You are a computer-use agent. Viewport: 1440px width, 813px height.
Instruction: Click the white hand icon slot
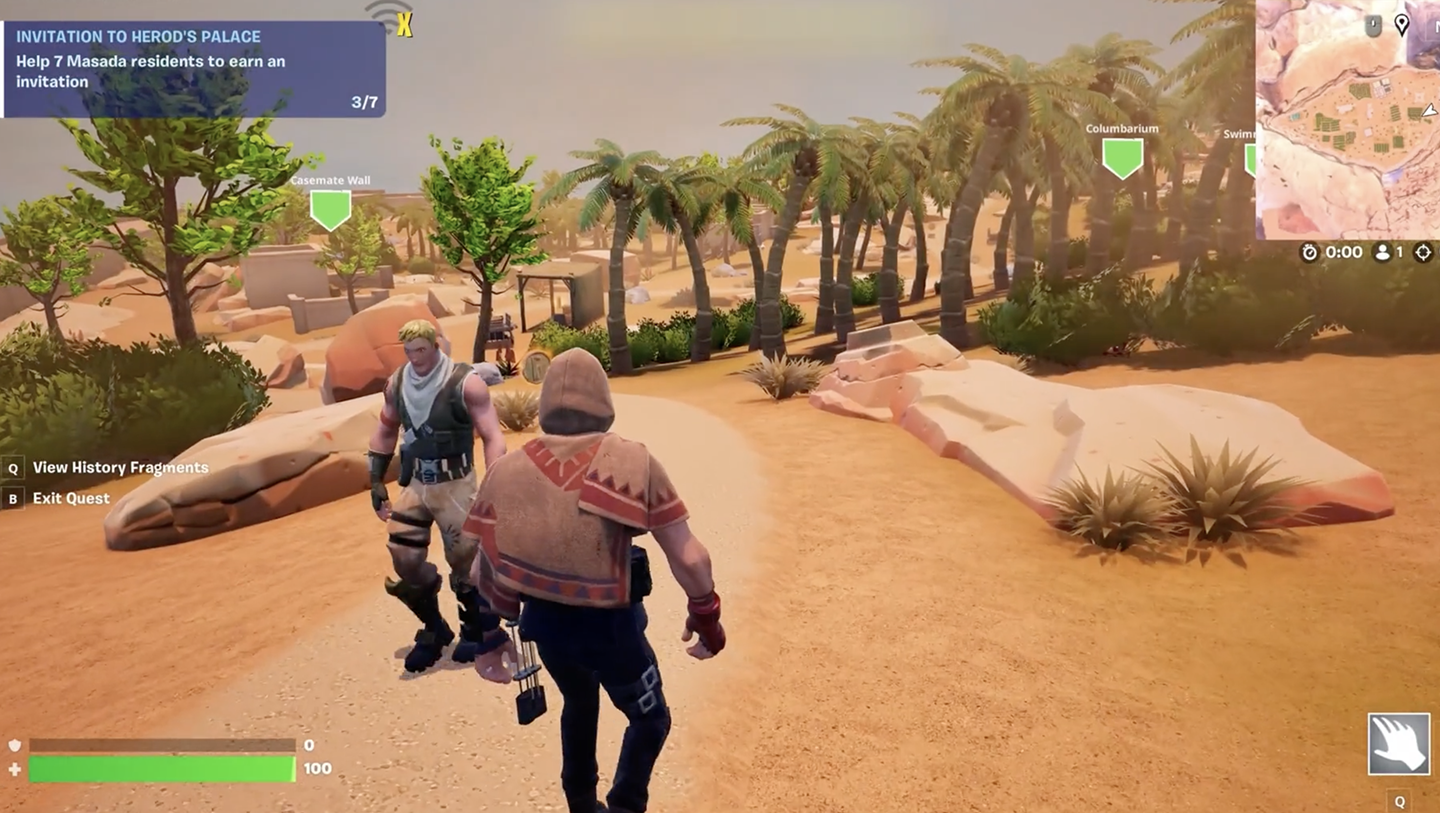coord(1398,743)
